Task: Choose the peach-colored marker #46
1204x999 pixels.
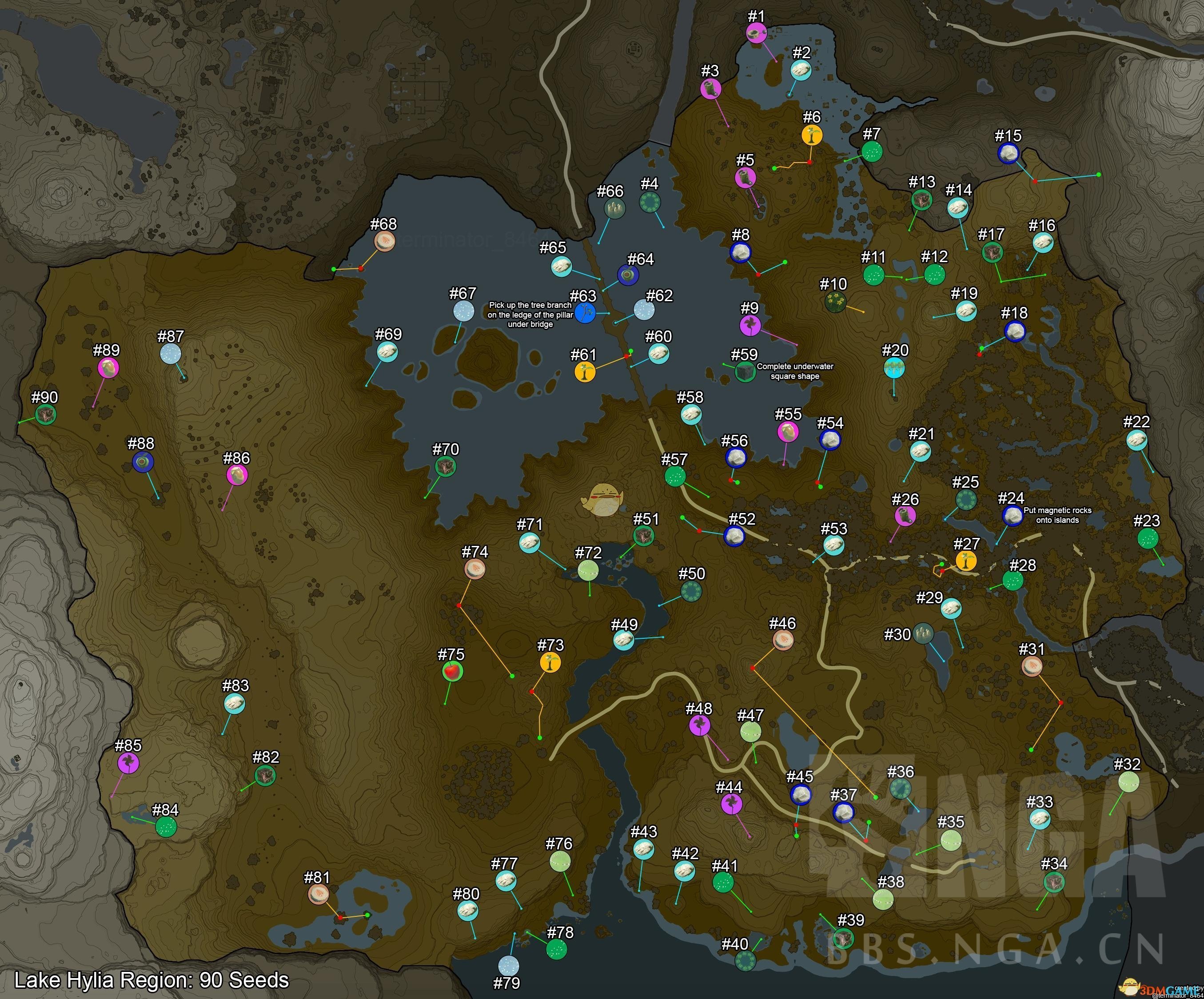Action: [x=783, y=640]
